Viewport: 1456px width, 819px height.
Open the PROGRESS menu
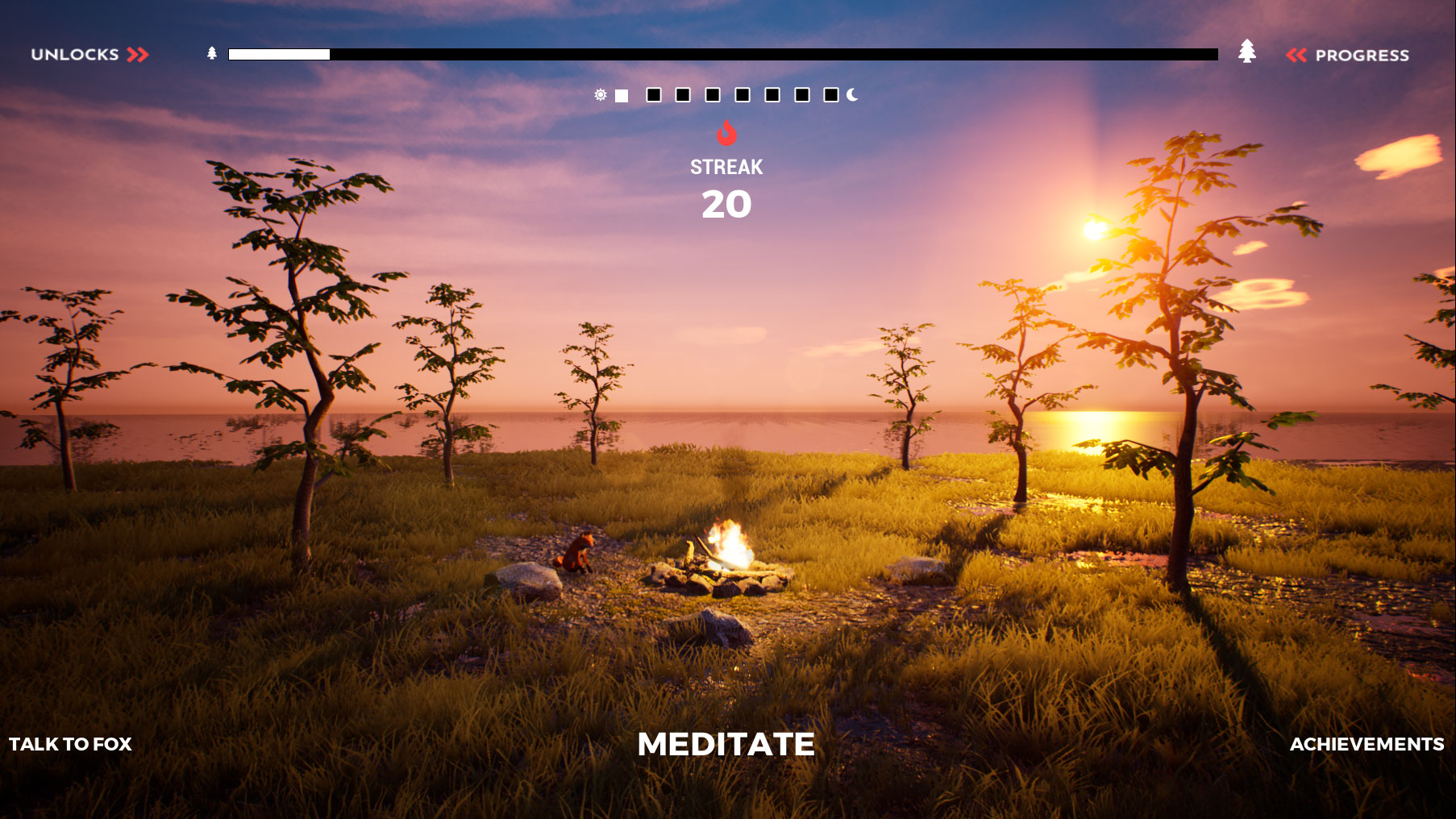(x=1362, y=54)
